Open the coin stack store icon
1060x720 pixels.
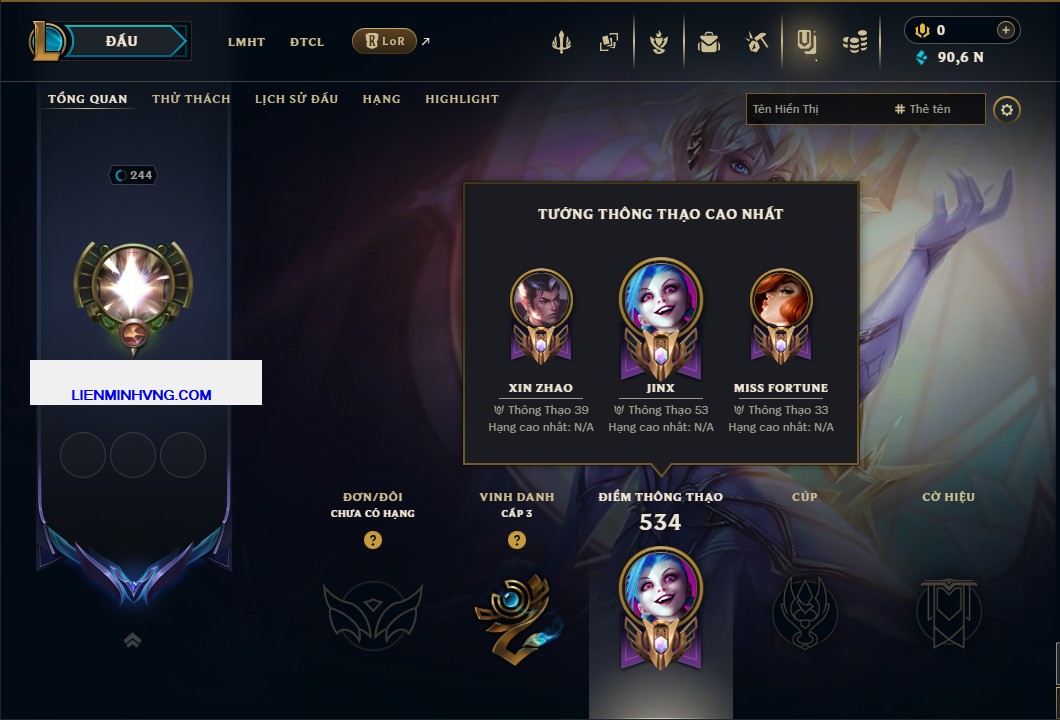[855, 42]
